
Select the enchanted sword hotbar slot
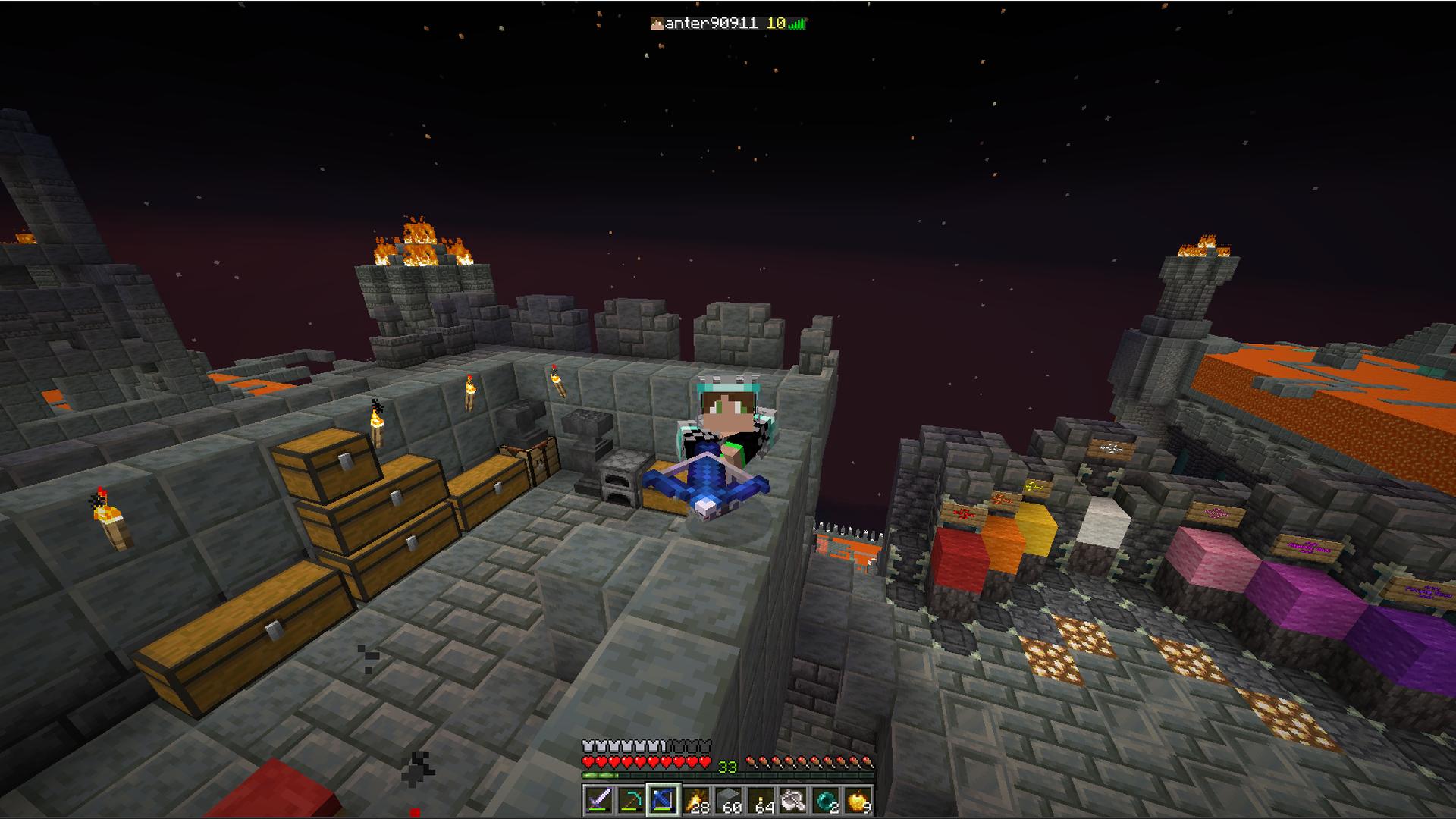598,800
